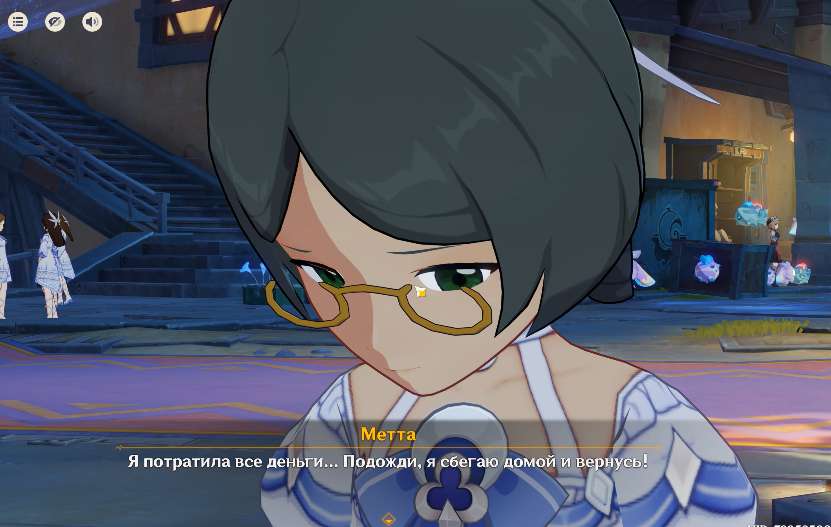Hide the dialogue interface with the eye icon
Viewport: 831px width, 527px height.
tap(55, 21)
